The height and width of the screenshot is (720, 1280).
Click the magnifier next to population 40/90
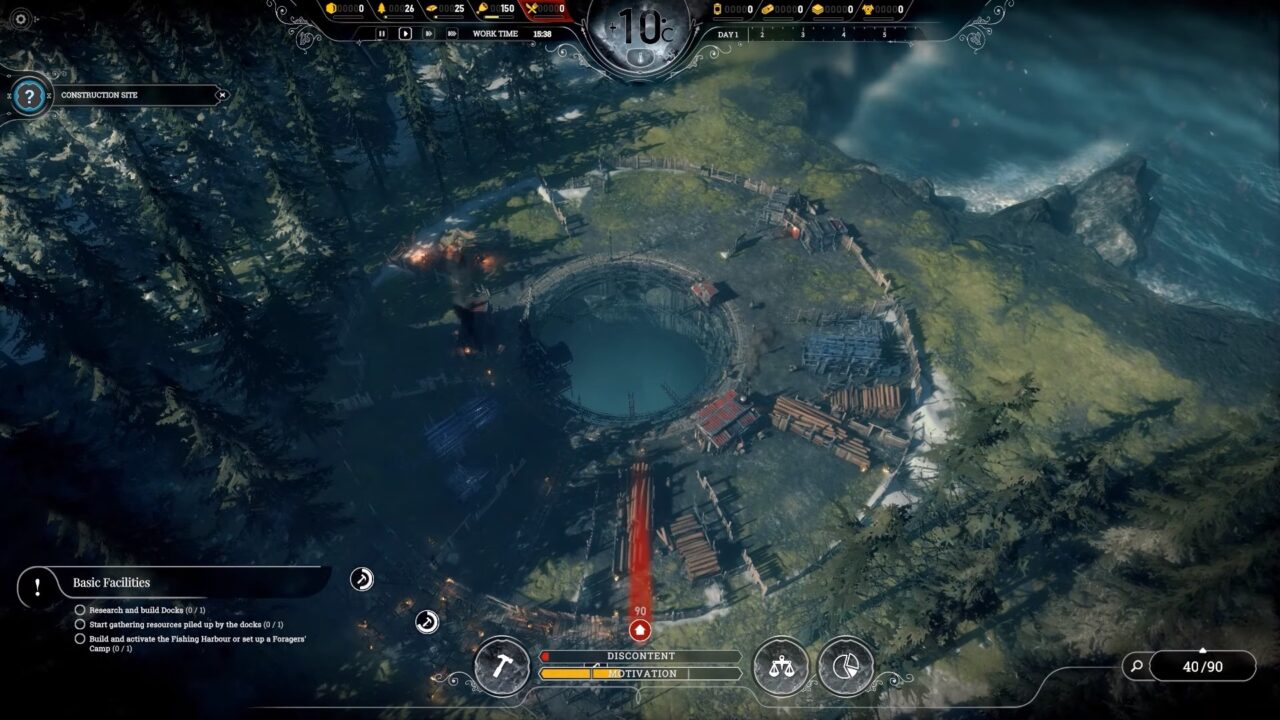pos(1135,666)
